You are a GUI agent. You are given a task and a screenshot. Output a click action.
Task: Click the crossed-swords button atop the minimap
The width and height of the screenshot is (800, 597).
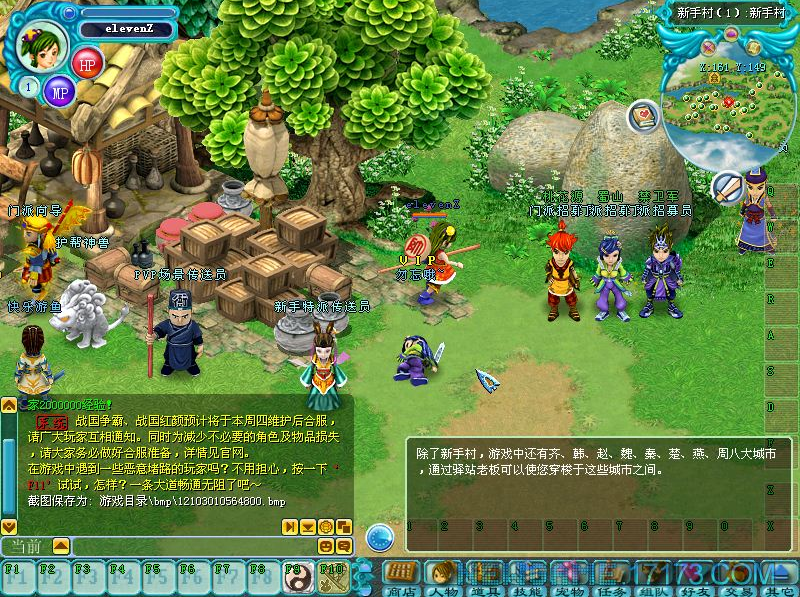(x=709, y=47)
